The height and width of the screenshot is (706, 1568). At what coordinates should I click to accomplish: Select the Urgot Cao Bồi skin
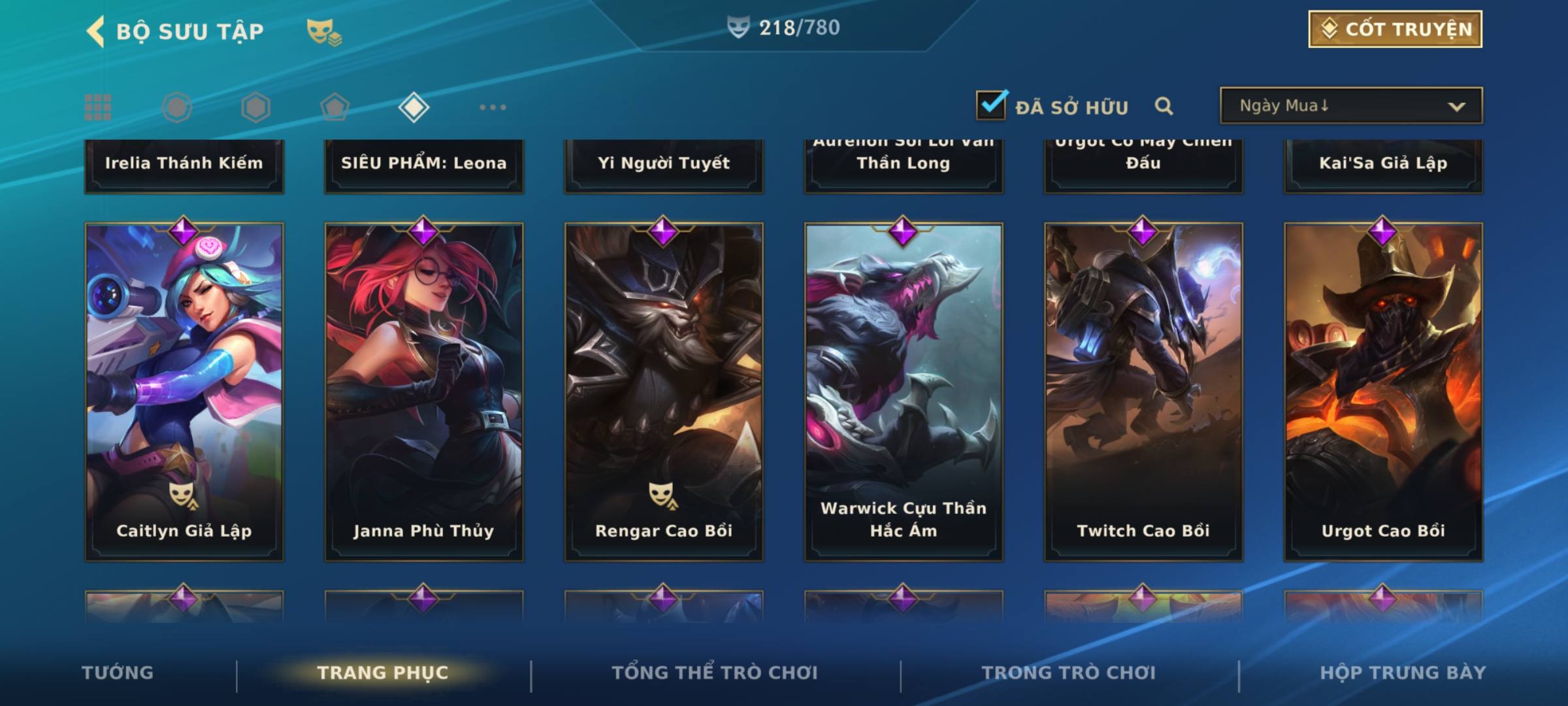1383,391
